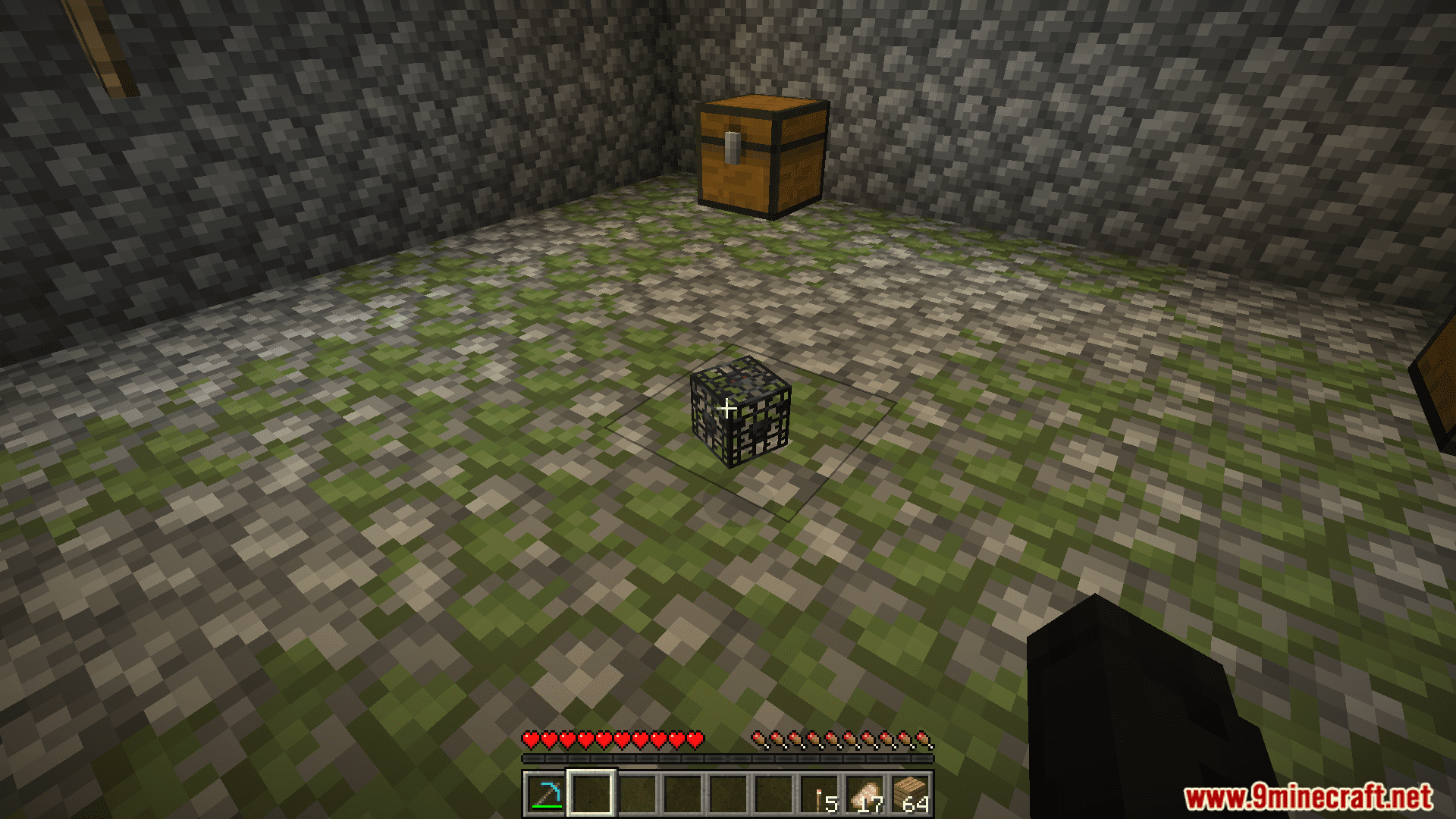Select the wooden planks stack of 64

911,794
